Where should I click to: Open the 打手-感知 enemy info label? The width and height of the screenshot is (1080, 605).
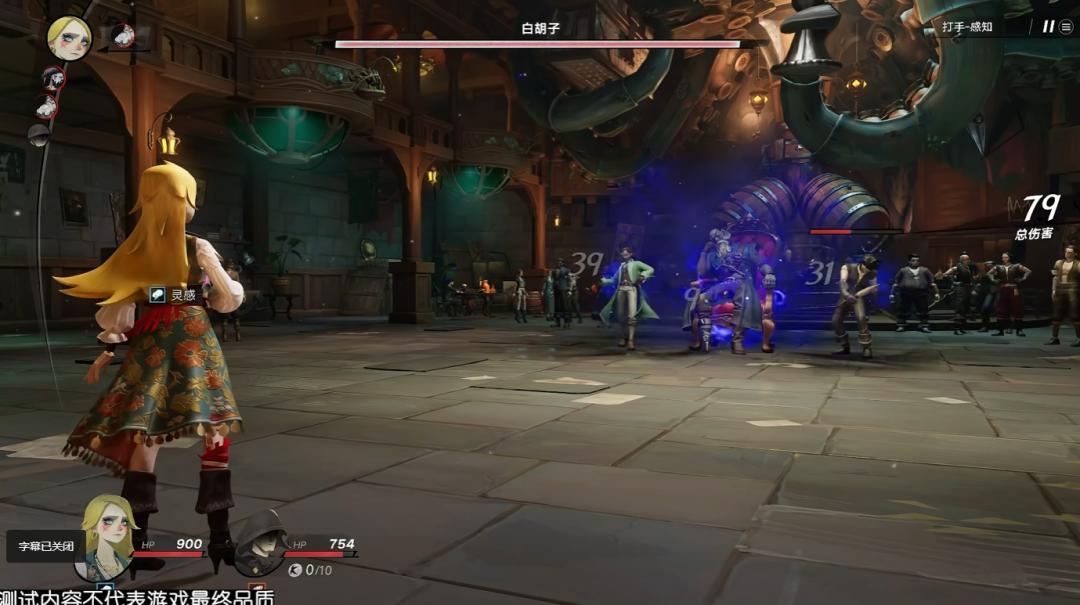click(967, 27)
